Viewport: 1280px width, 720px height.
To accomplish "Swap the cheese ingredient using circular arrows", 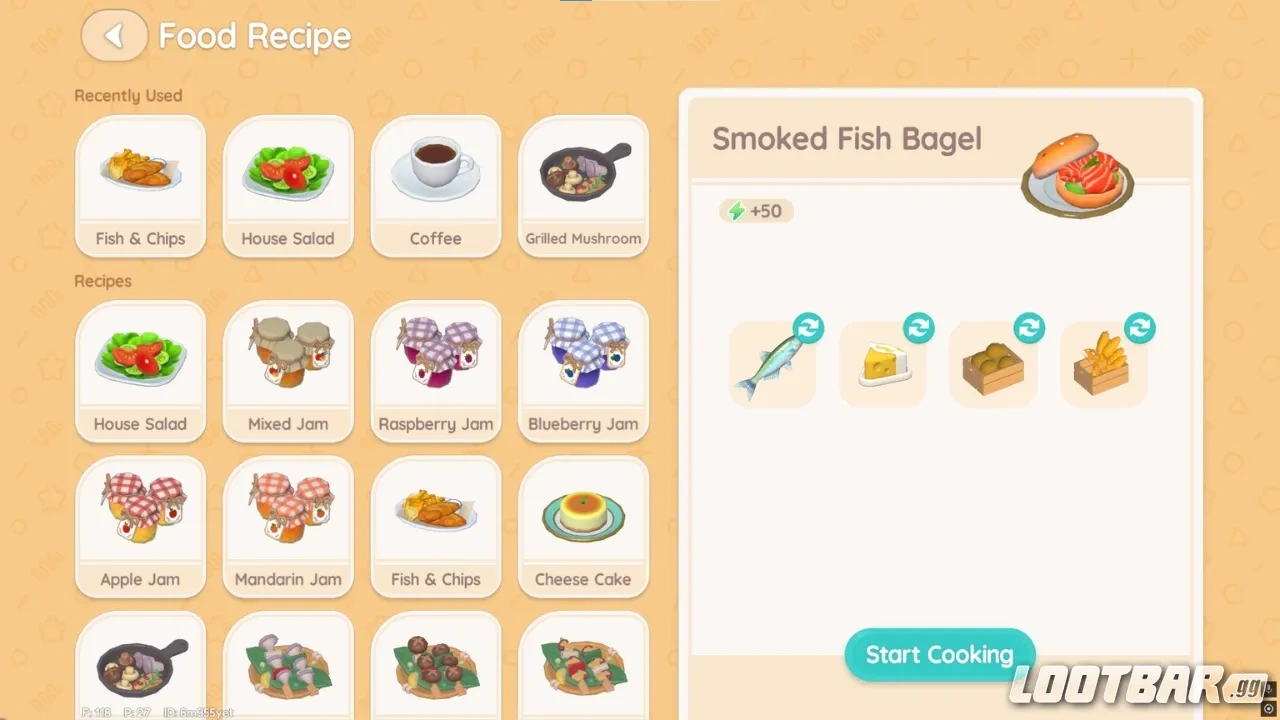I will point(919,327).
